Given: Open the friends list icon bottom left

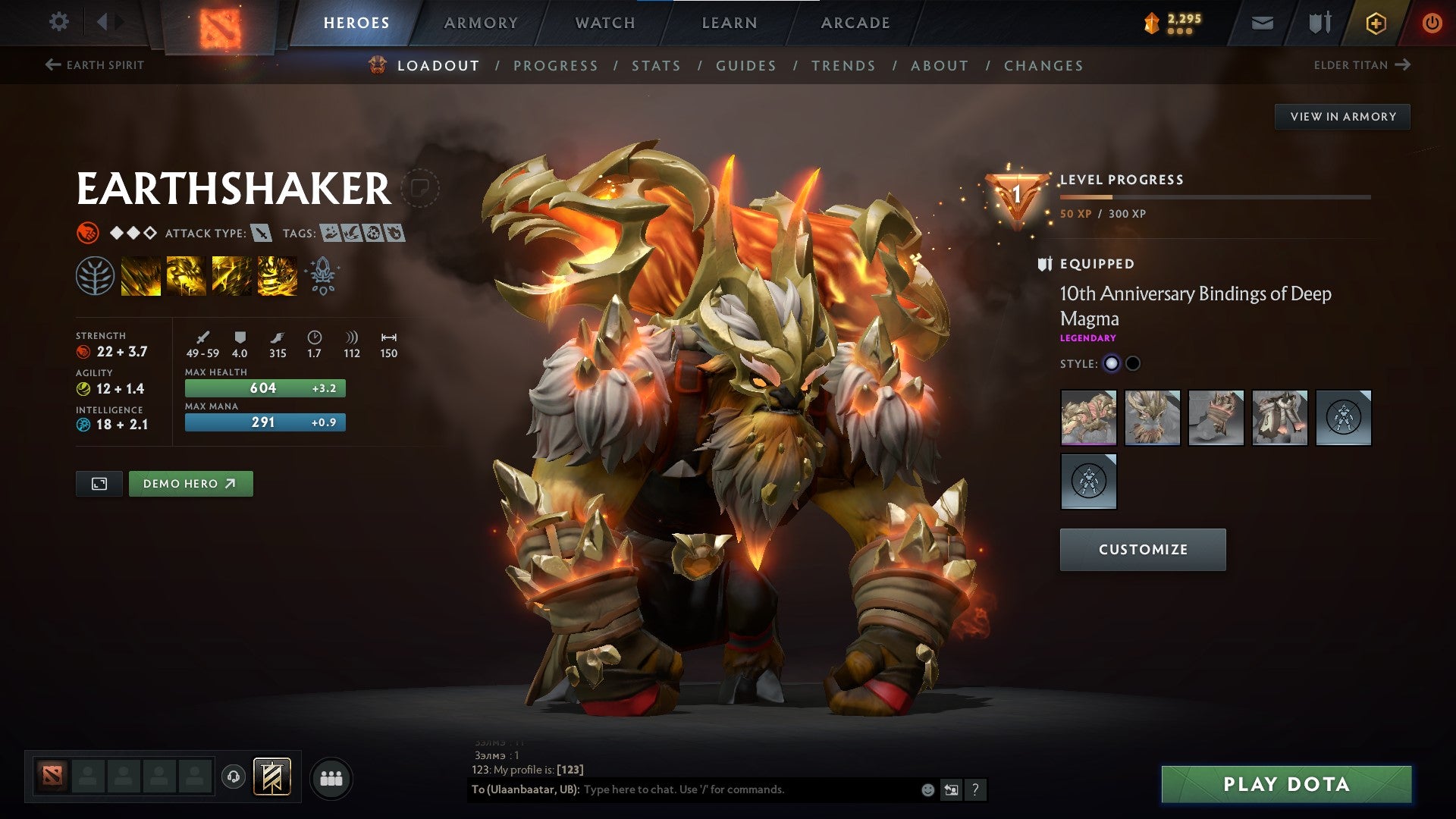Looking at the screenshot, I should [x=330, y=777].
